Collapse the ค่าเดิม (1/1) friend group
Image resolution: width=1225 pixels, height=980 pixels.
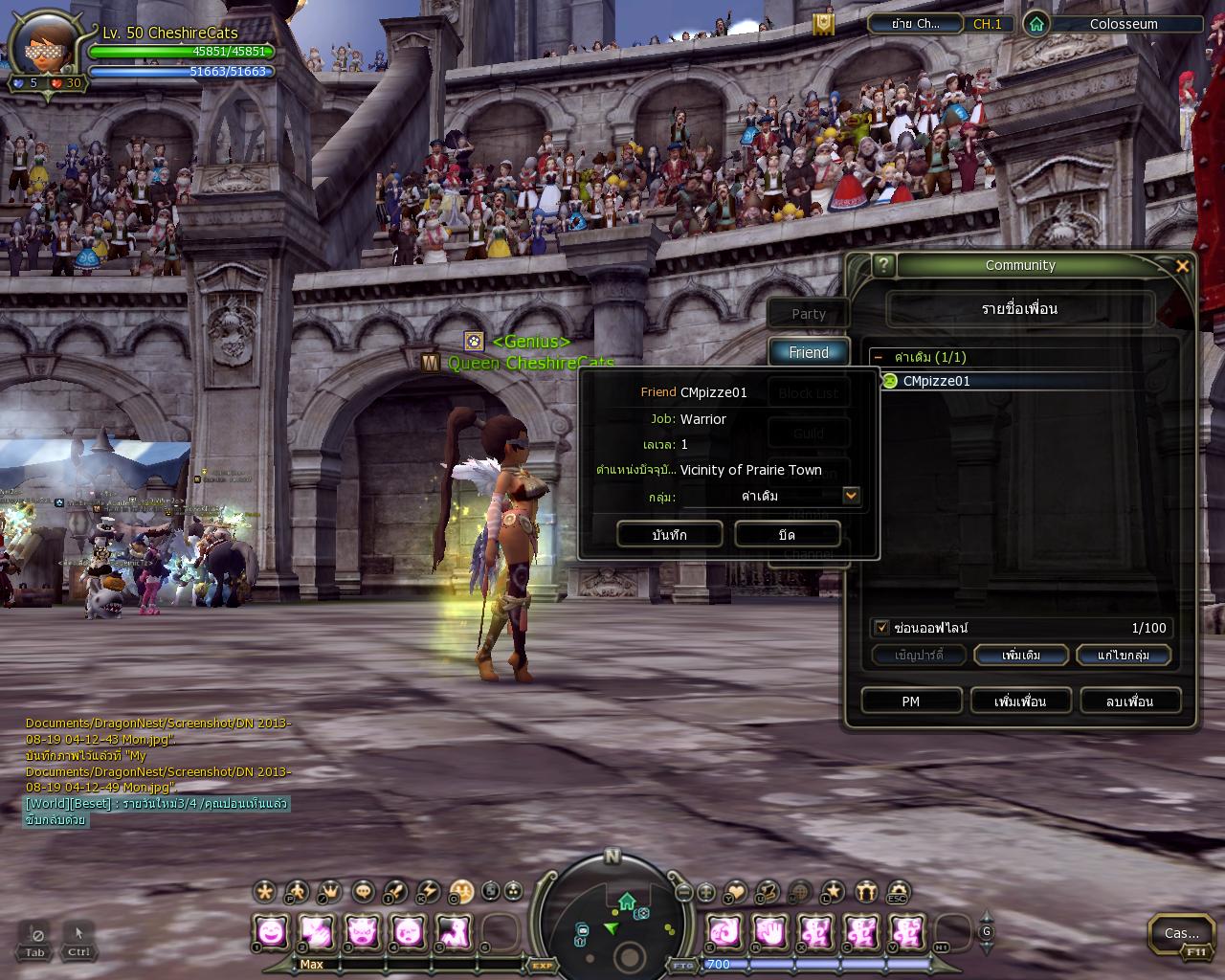(x=879, y=357)
